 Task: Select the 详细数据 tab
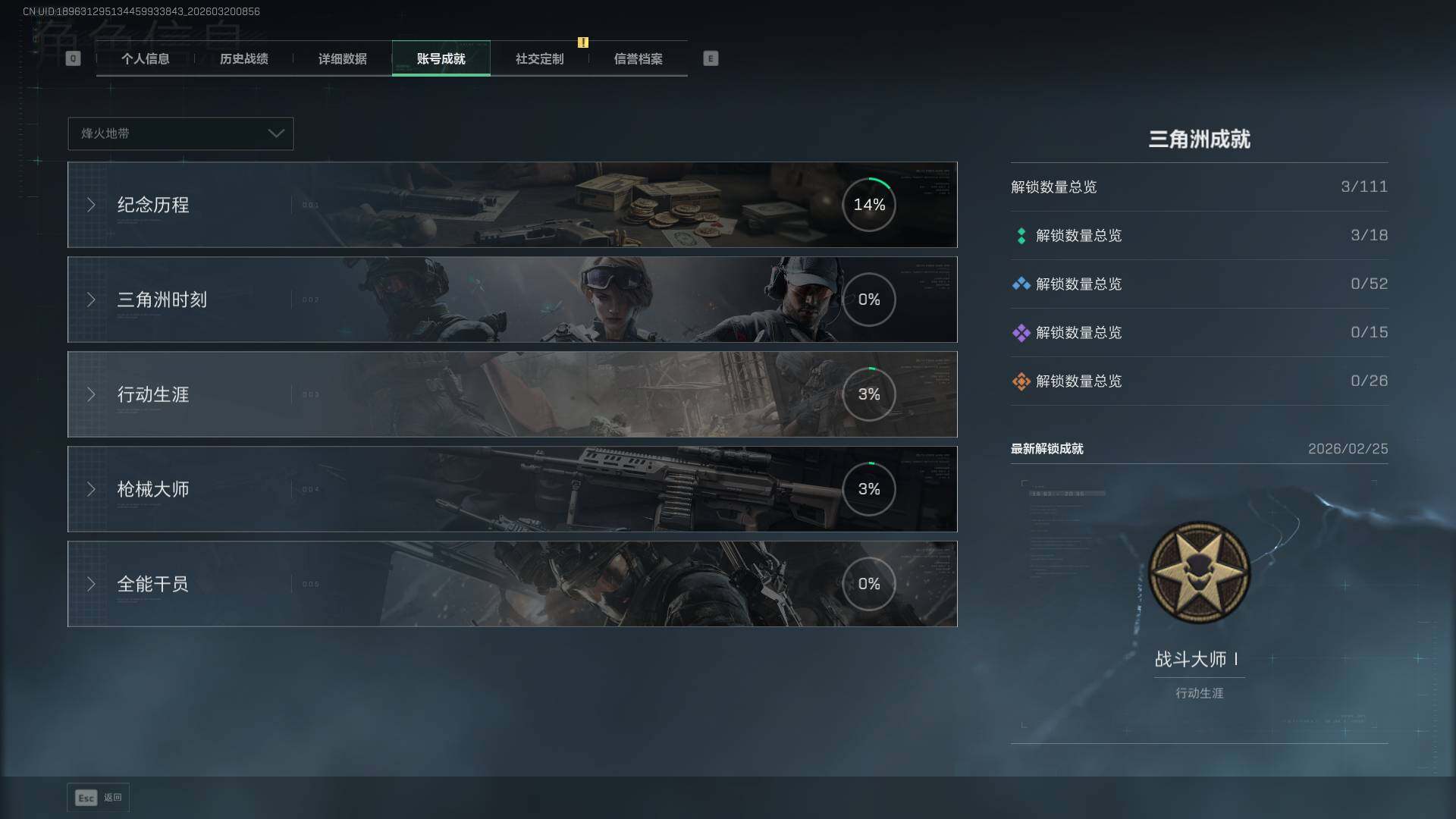(x=342, y=59)
